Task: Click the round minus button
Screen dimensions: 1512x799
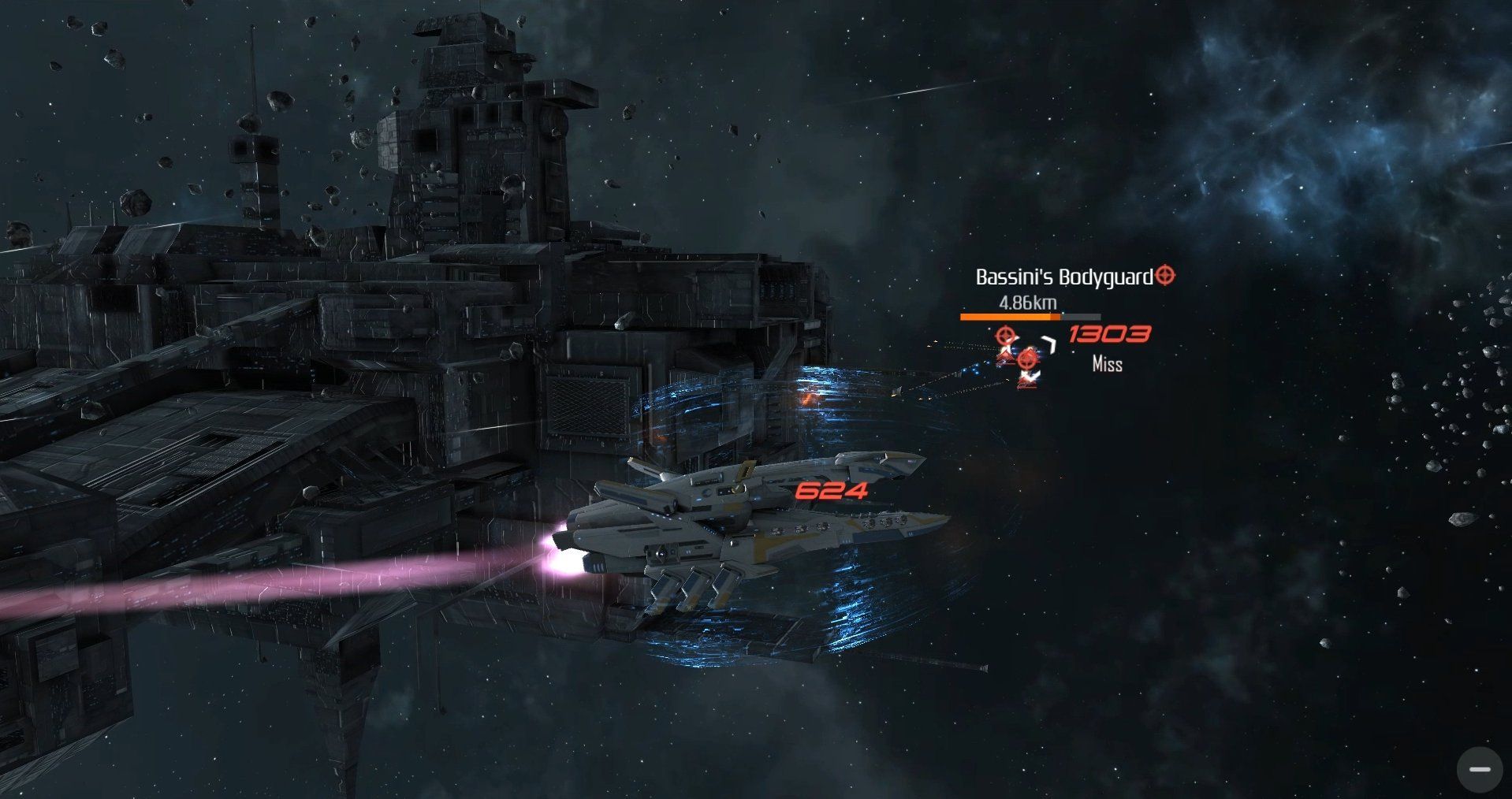Action: tap(1479, 769)
